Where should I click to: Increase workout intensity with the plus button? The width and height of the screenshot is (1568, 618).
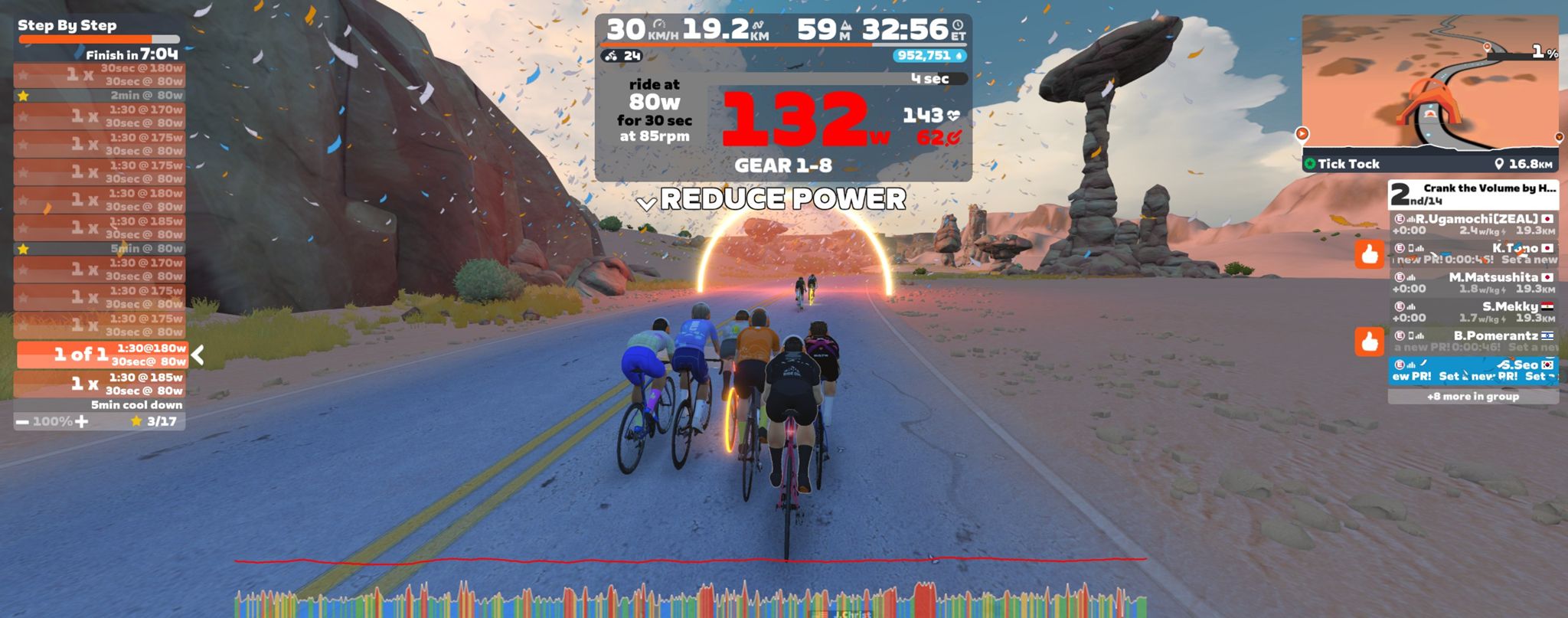pos(82,422)
